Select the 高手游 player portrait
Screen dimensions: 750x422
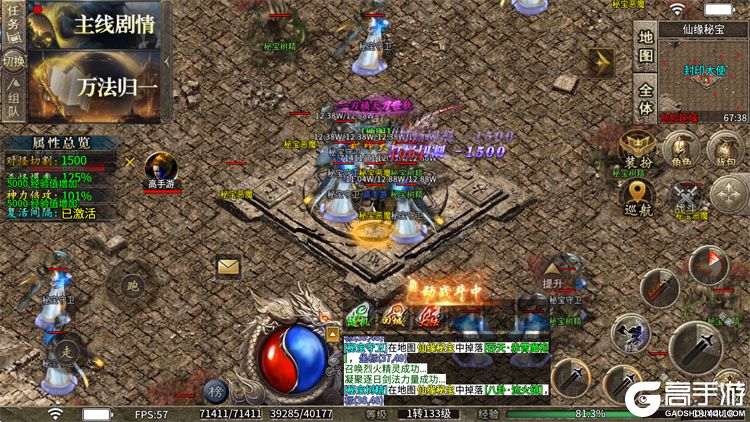coord(161,167)
